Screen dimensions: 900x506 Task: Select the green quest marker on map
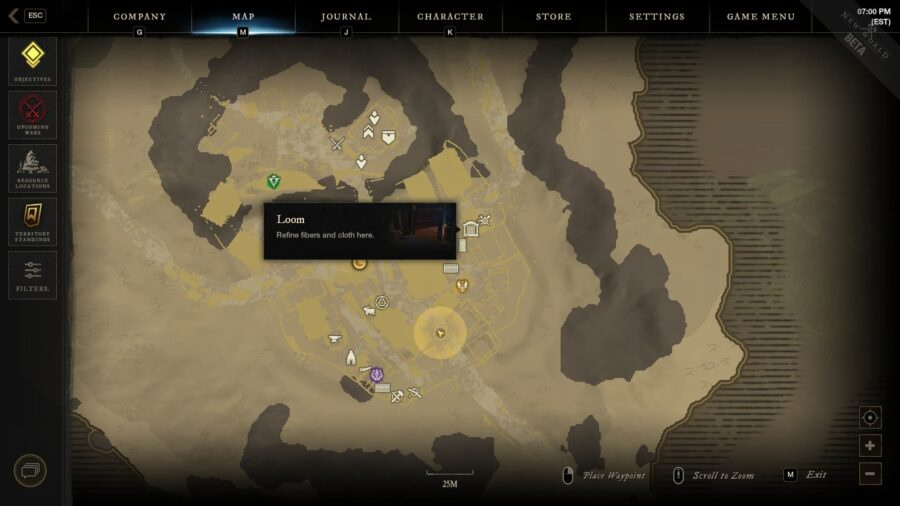[x=273, y=182]
